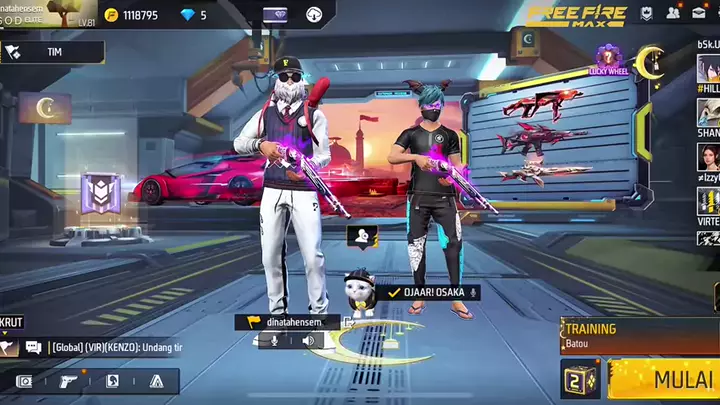Toggle the speaker under dinatahensem
This screenshot has height=405, width=720.
click(309, 341)
